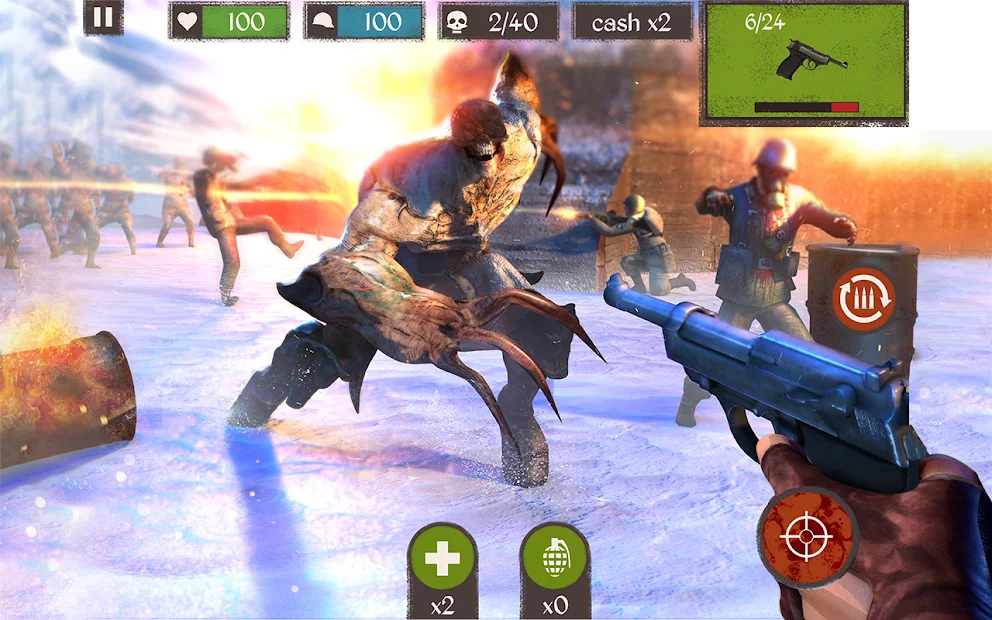Pause the game with the pause button

(x=103, y=18)
